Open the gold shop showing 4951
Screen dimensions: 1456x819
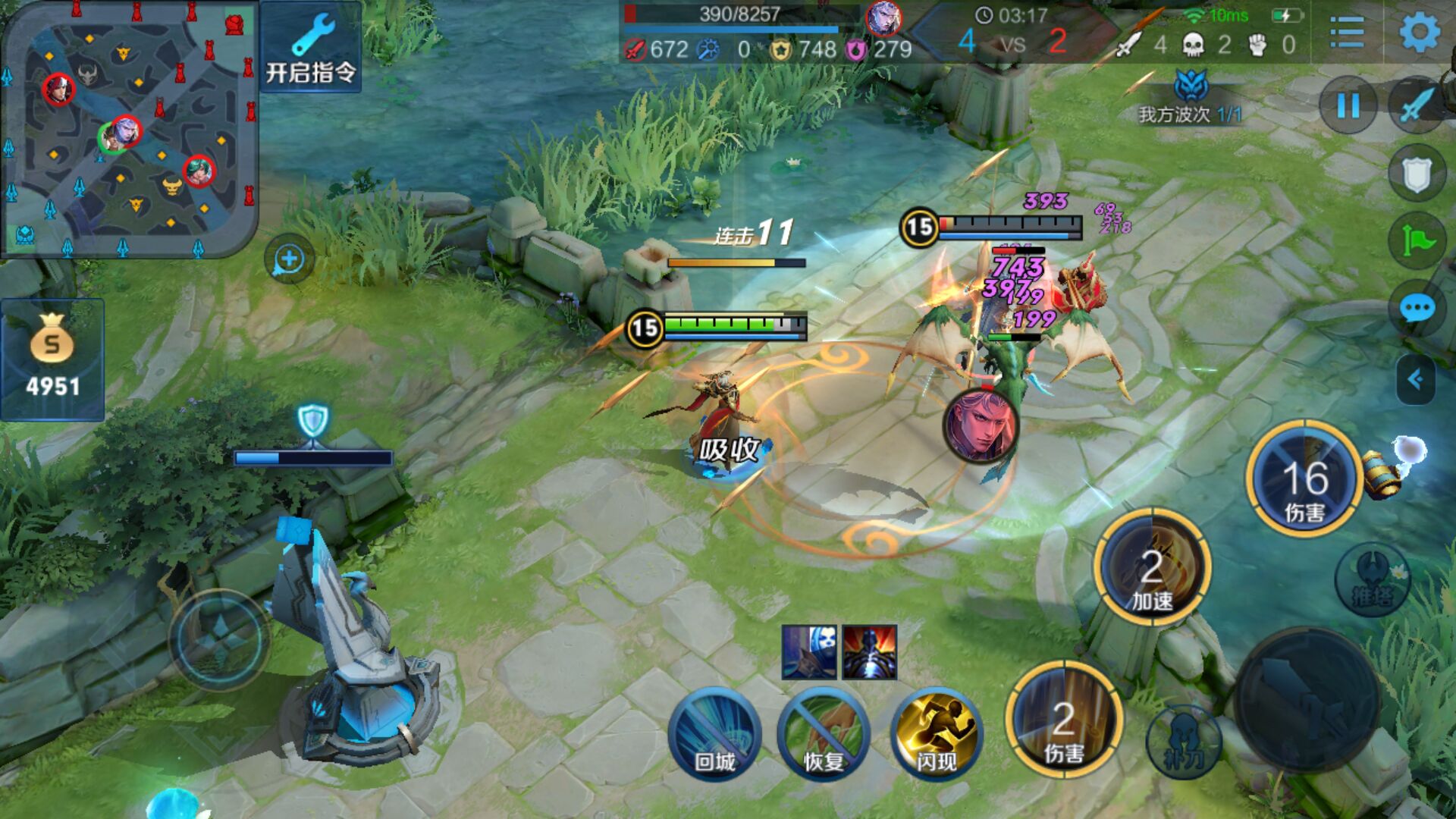(52, 359)
